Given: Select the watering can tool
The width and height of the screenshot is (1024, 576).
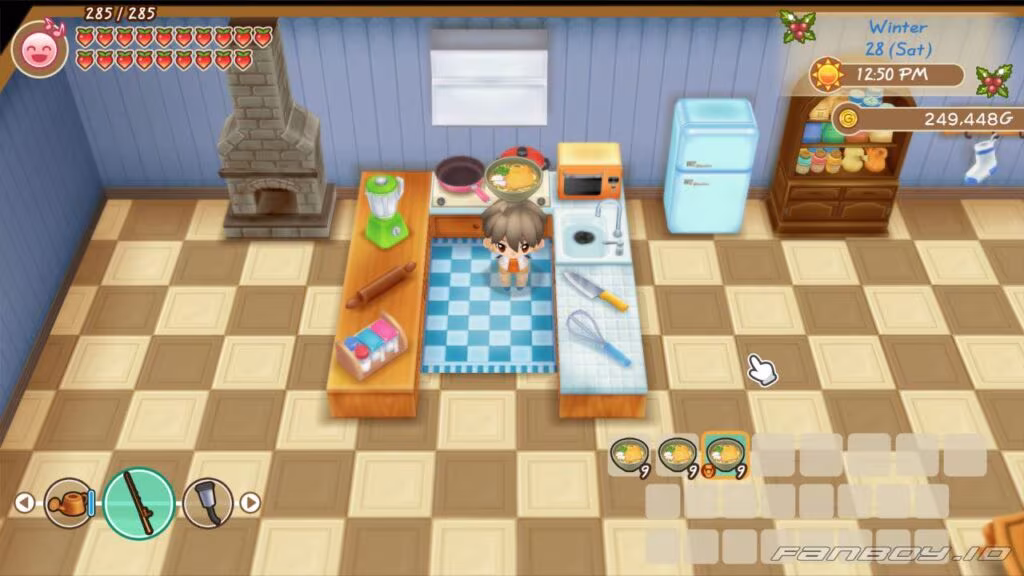Looking at the screenshot, I should [x=68, y=502].
